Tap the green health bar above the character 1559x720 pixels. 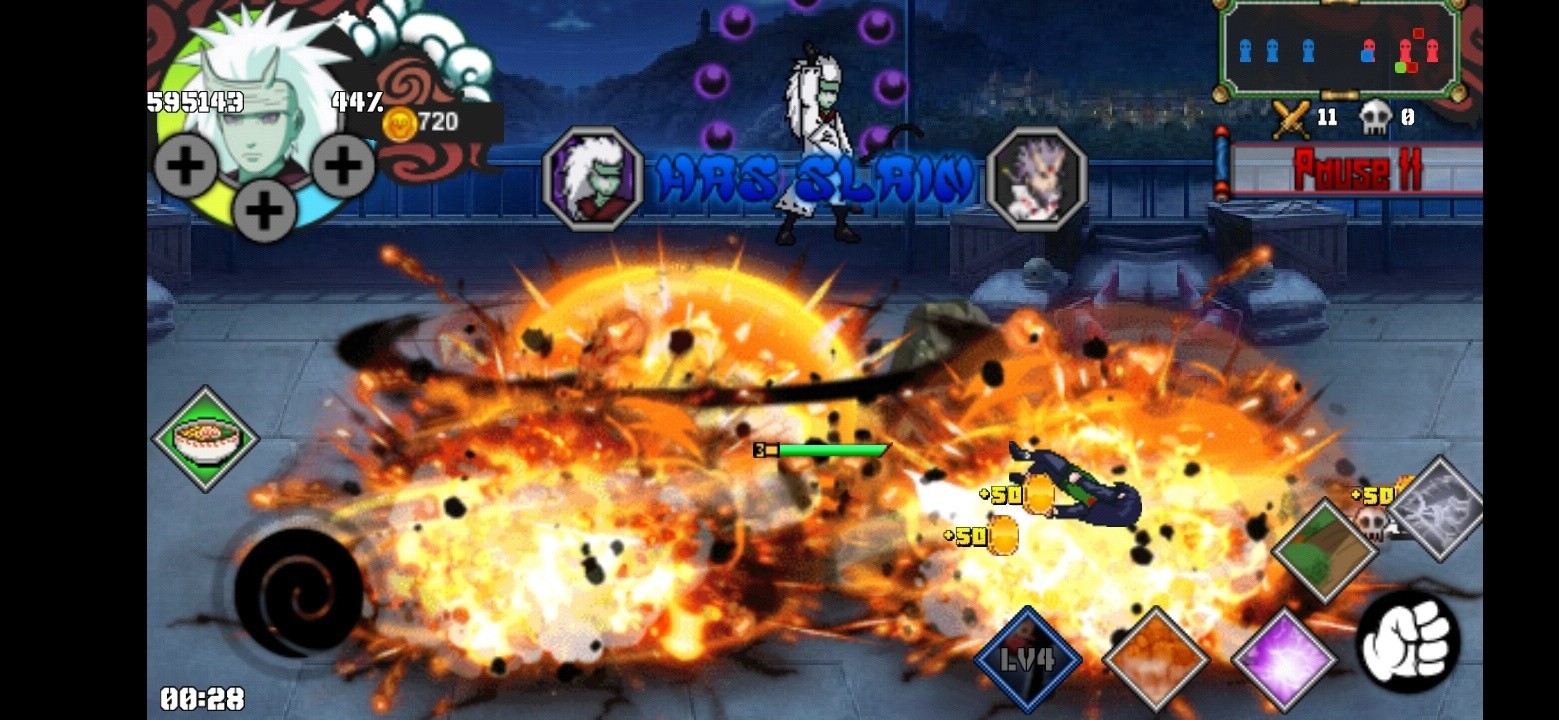(834, 450)
